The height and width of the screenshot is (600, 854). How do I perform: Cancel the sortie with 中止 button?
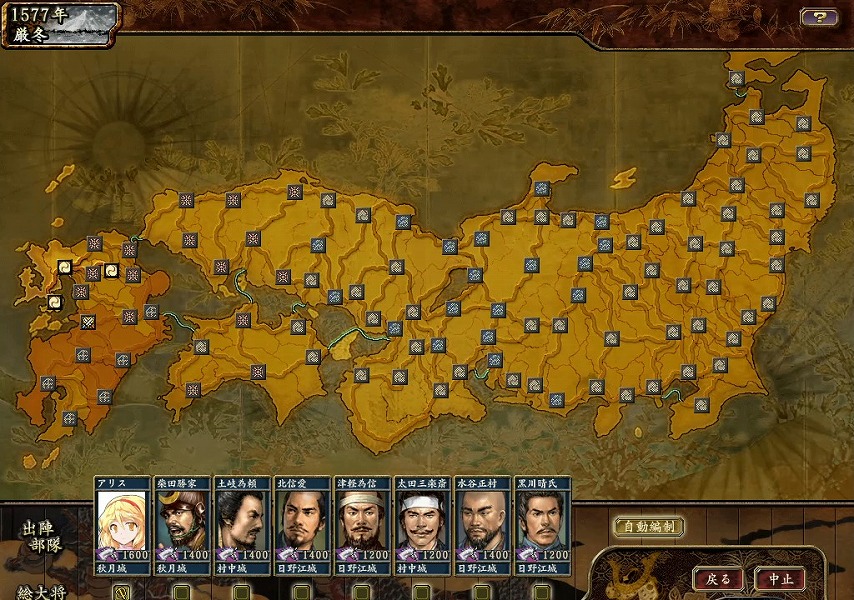coord(779,579)
